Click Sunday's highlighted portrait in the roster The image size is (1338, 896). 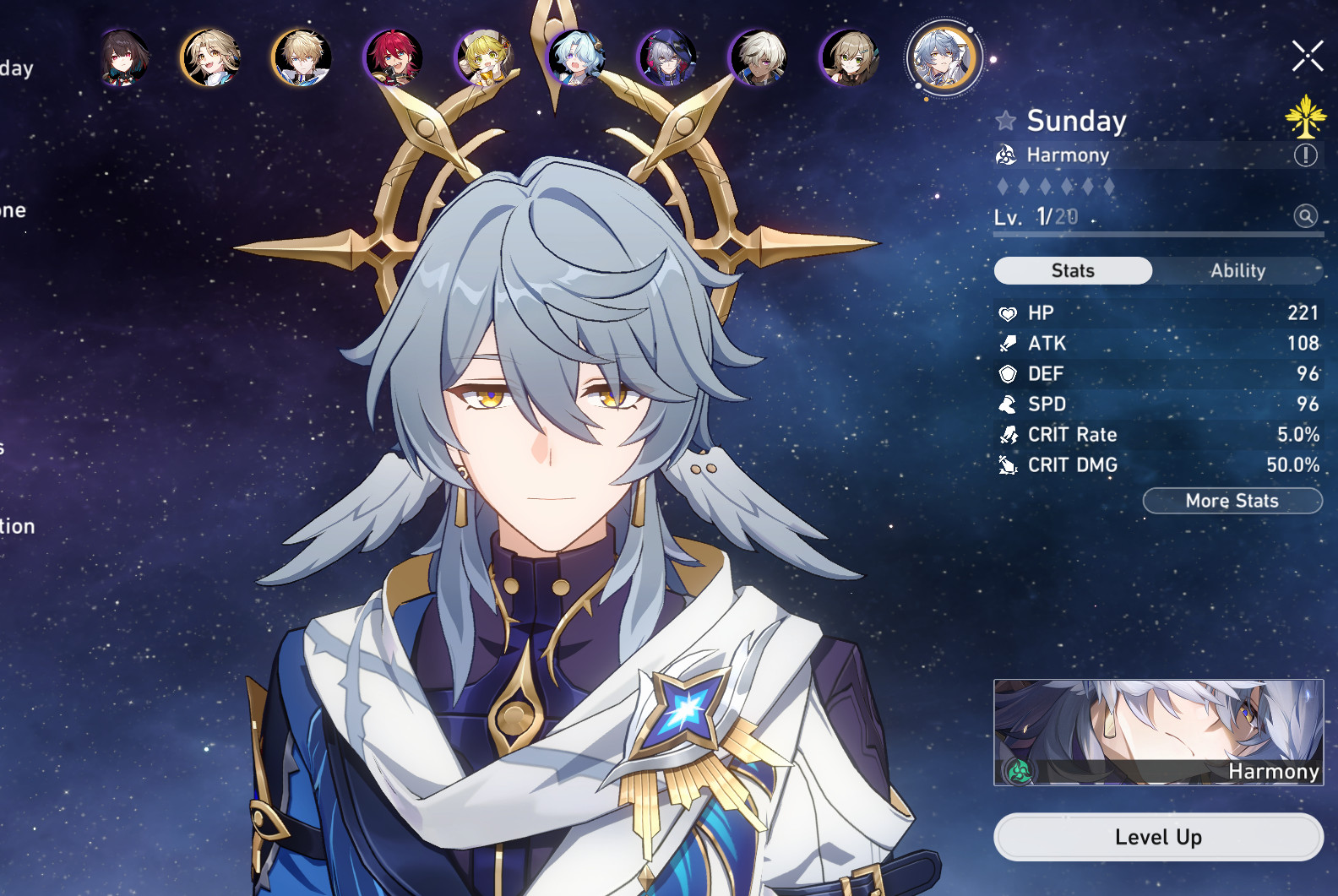(x=943, y=57)
